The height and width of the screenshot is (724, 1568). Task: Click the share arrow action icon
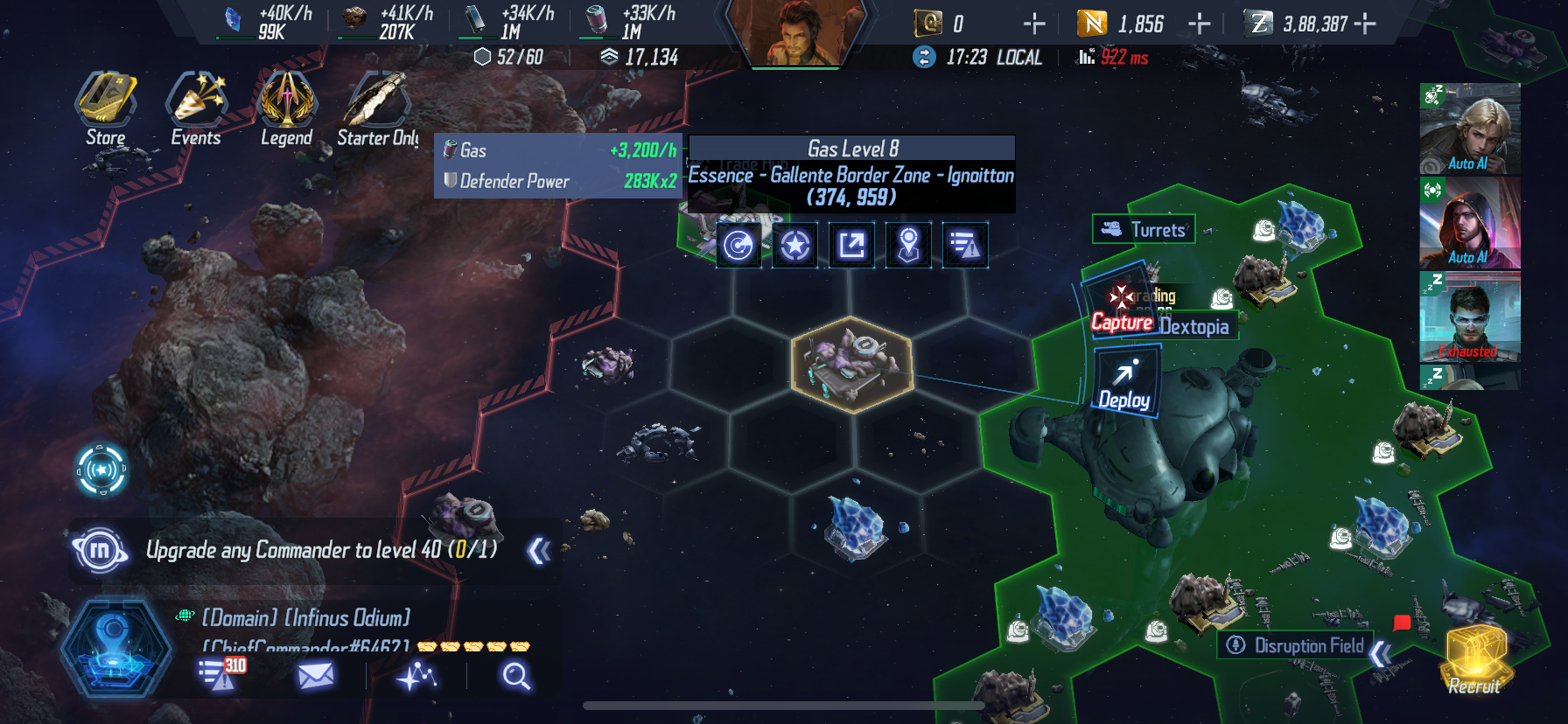coord(851,245)
